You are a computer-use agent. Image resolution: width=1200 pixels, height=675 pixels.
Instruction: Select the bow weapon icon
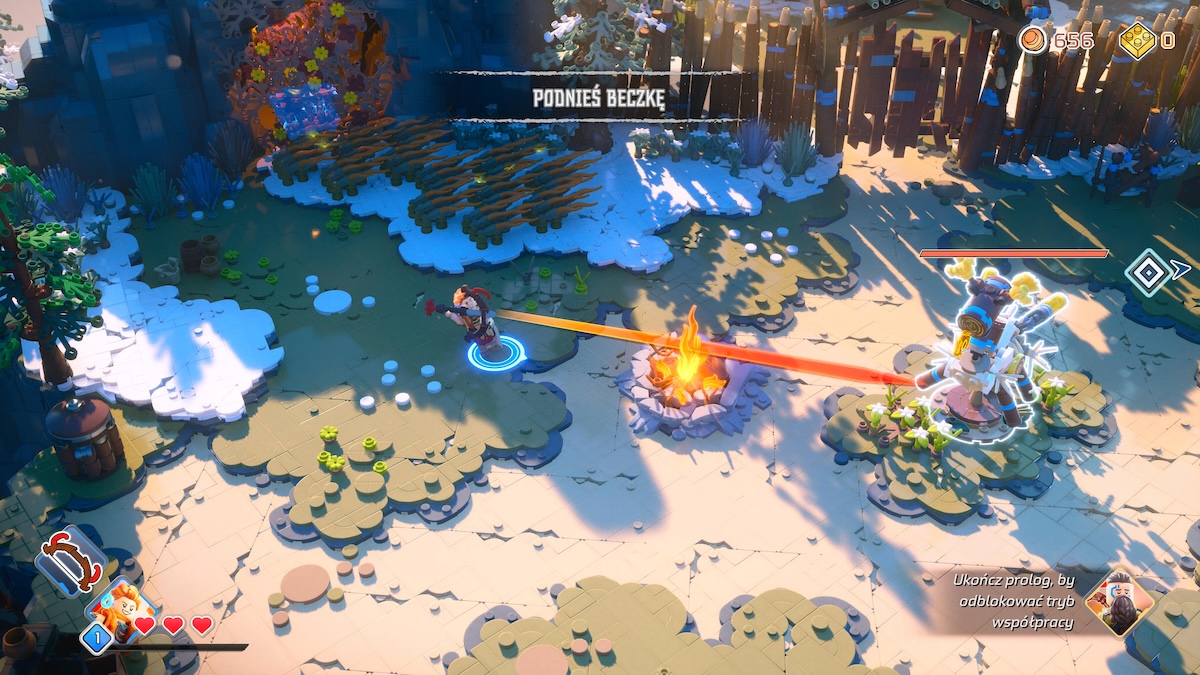coord(71,561)
